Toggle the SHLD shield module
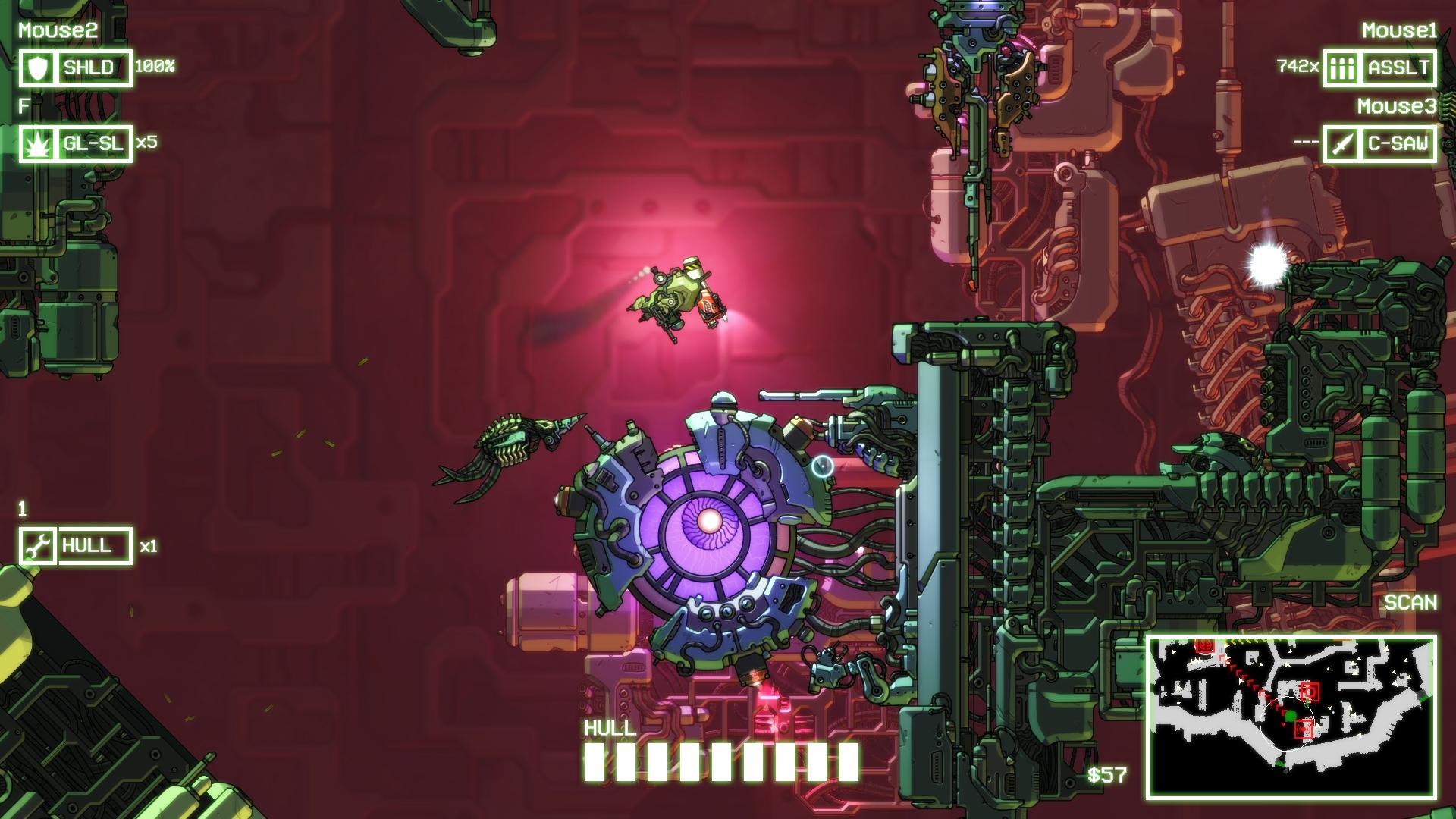 pyautogui.click(x=89, y=67)
